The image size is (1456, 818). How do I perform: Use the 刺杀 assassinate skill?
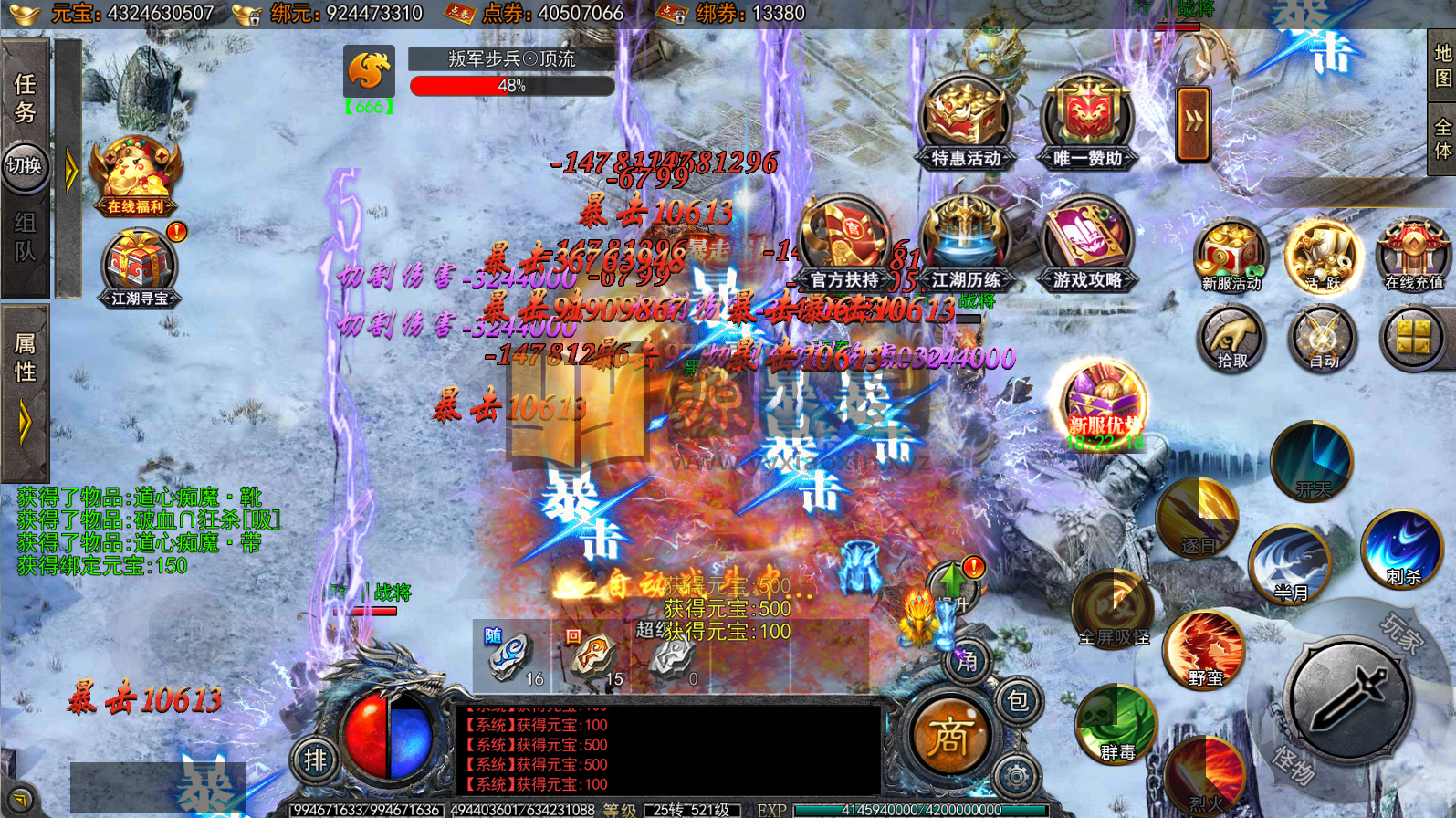tap(1402, 548)
